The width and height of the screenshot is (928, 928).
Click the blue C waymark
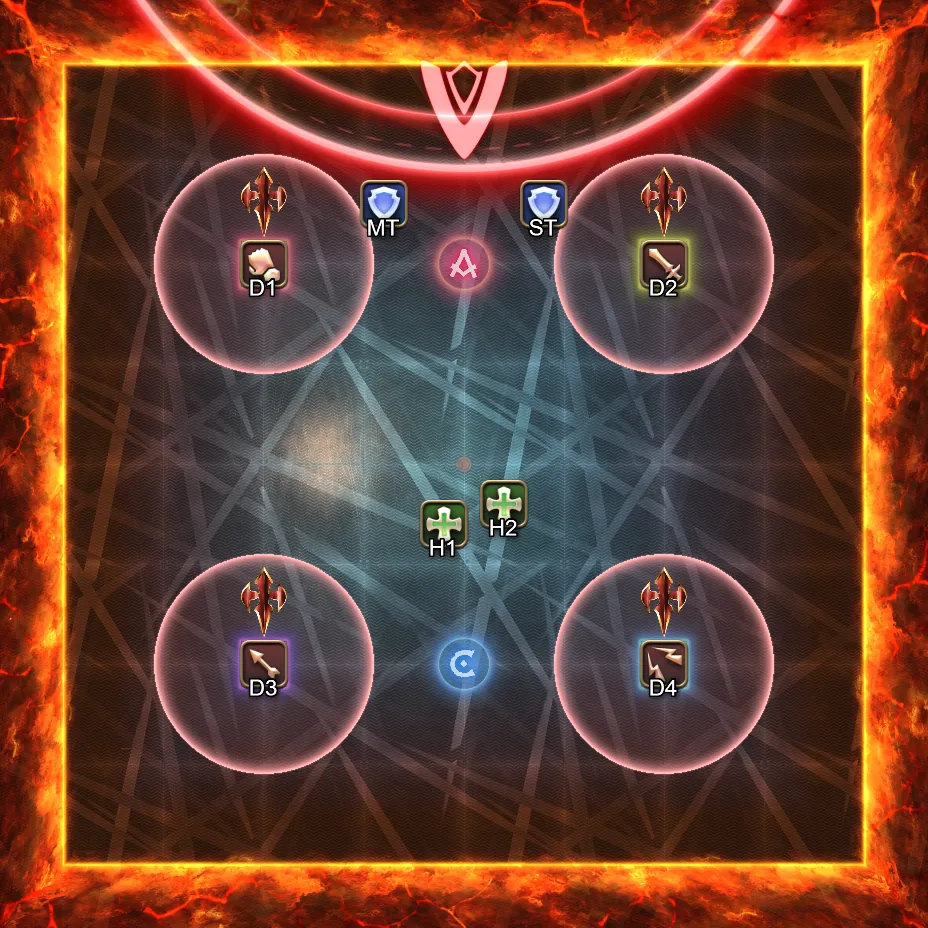click(464, 663)
